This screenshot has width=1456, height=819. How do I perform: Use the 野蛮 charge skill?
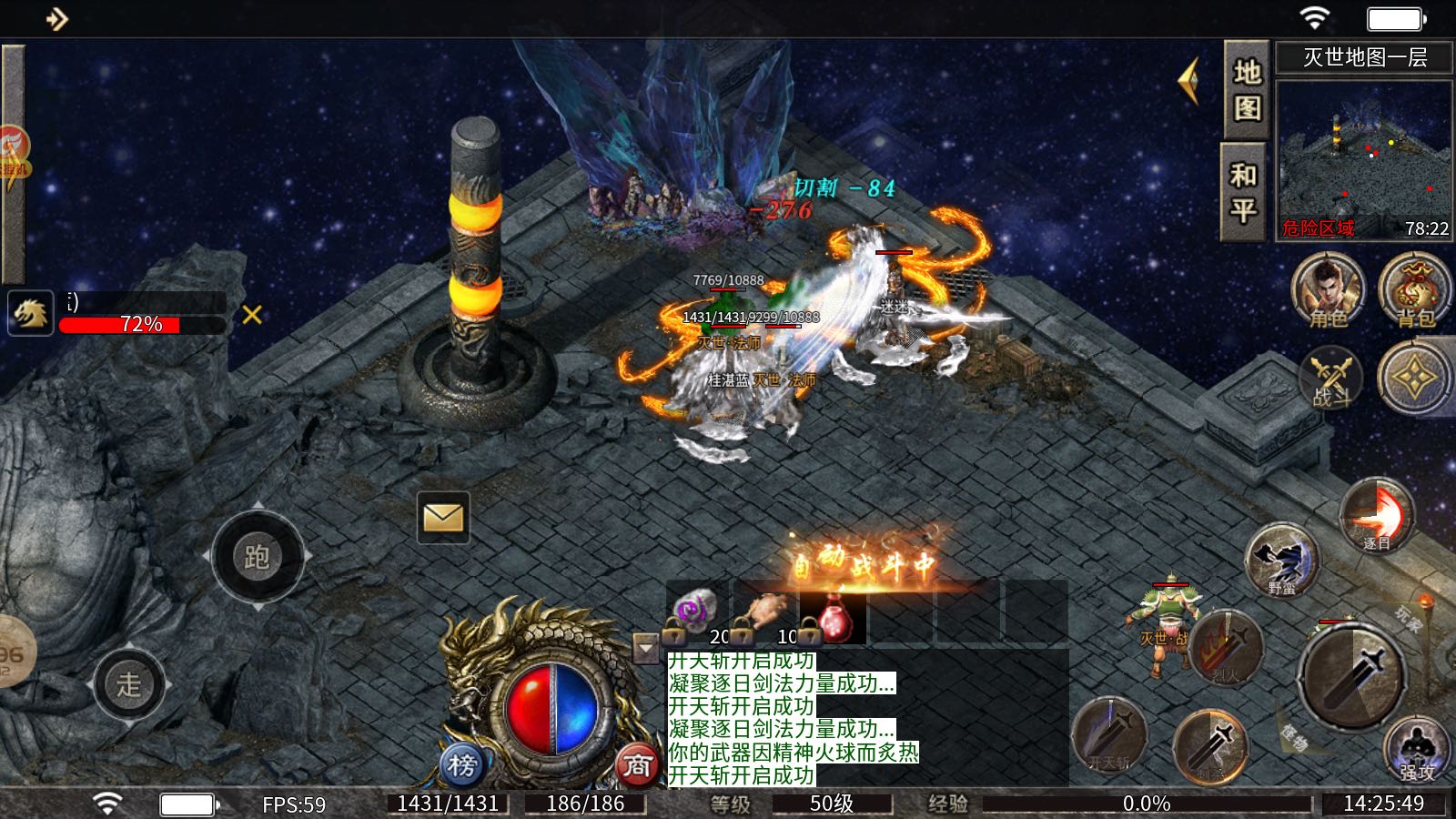[x=1282, y=560]
